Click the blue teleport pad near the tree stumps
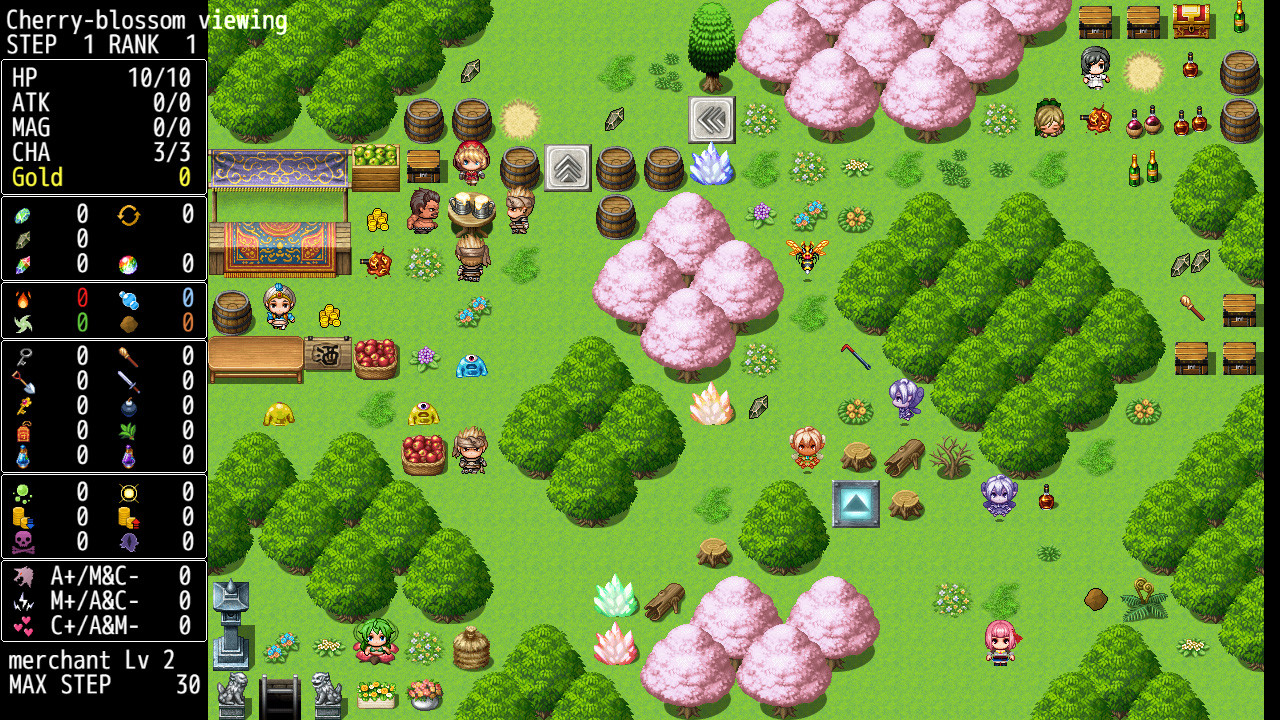 (854, 503)
